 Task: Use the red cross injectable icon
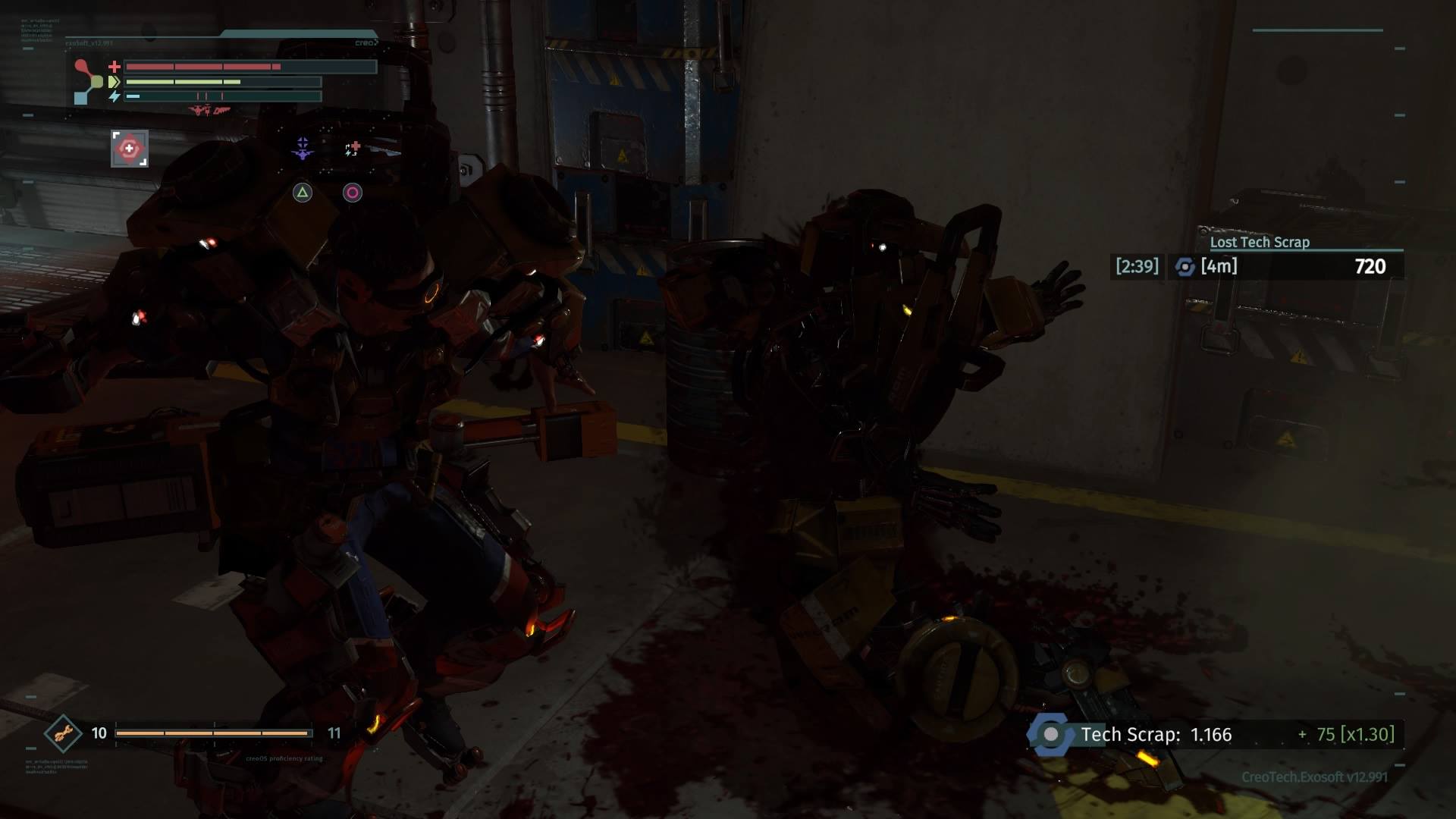click(x=353, y=148)
